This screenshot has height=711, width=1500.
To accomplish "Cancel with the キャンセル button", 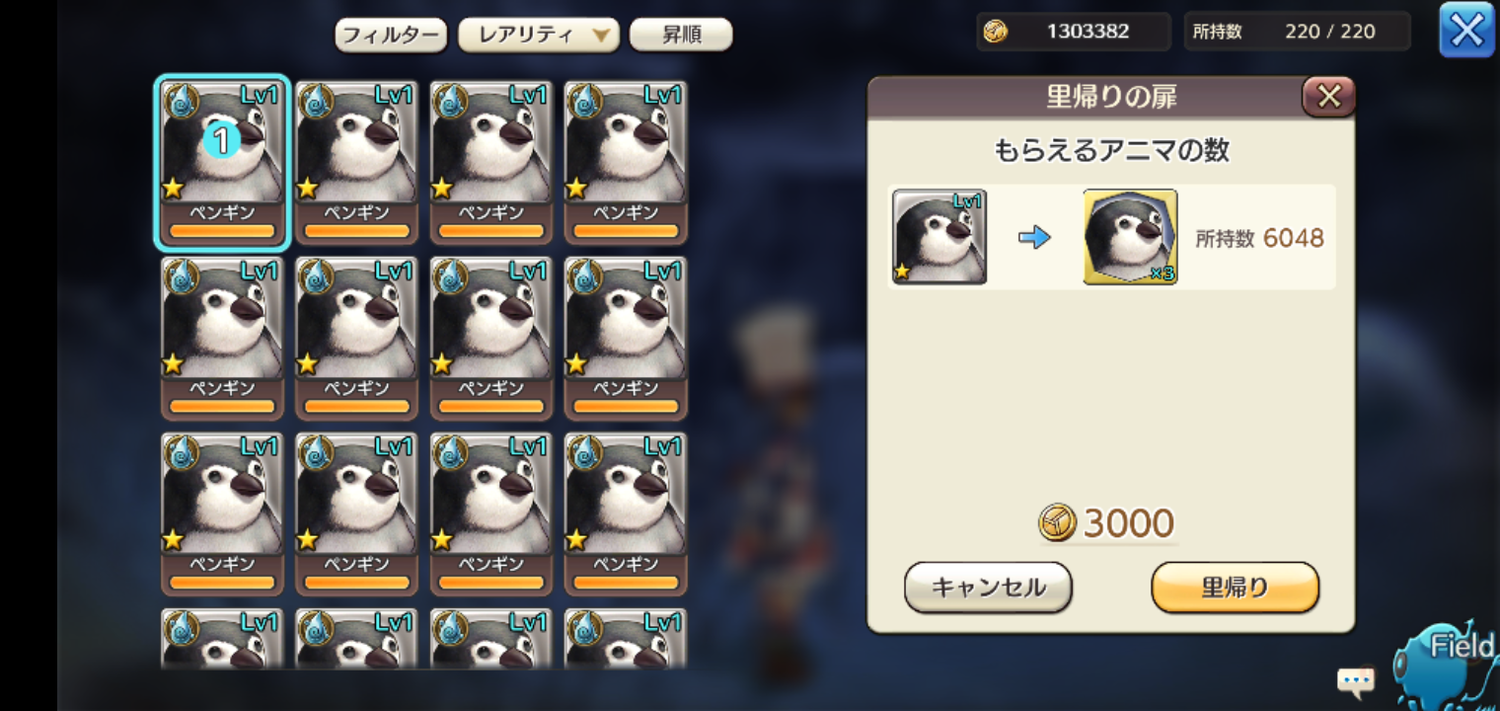I will tap(988, 587).
